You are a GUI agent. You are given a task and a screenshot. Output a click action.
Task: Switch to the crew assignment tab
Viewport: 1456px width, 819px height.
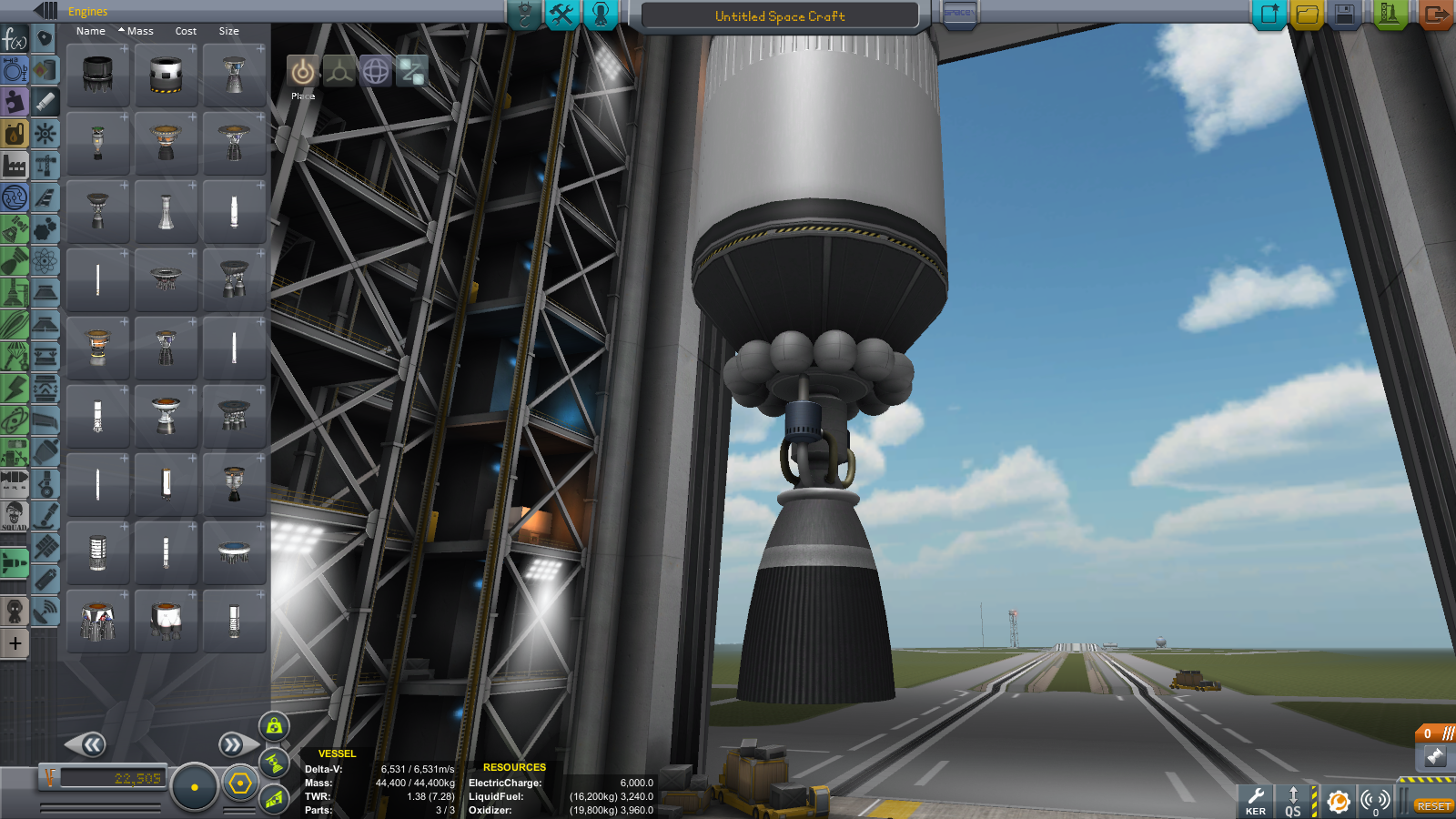click(x=601, y=15)
